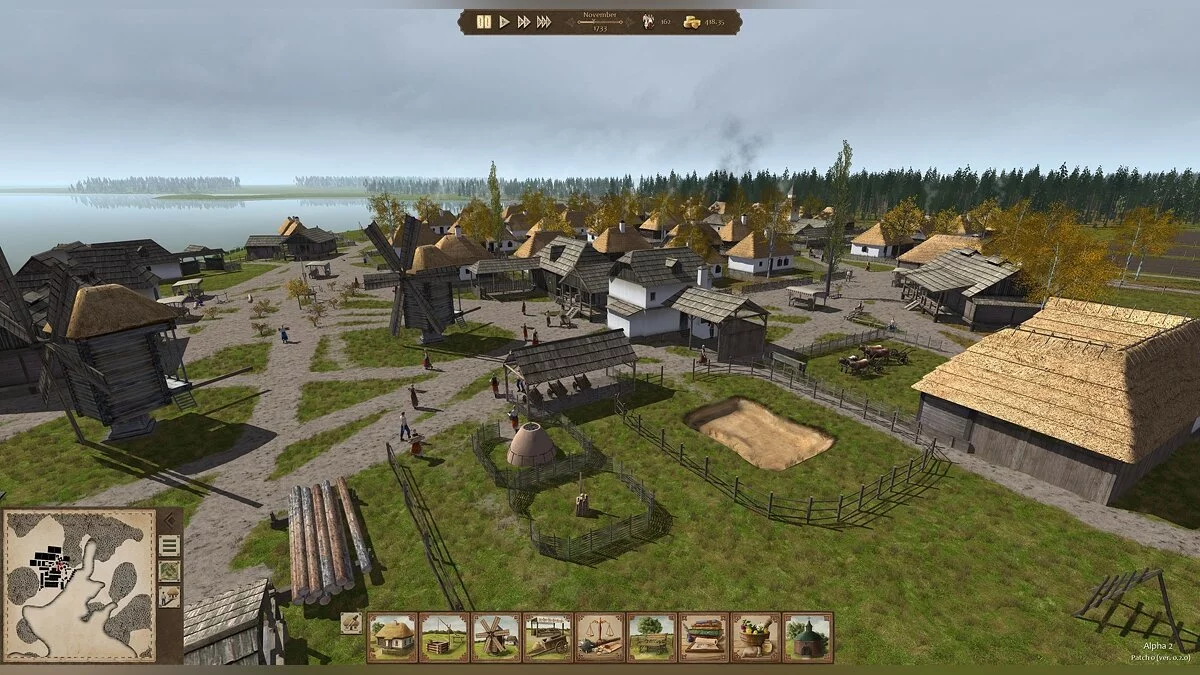Open the windmill building category

(x=496, y=637)
